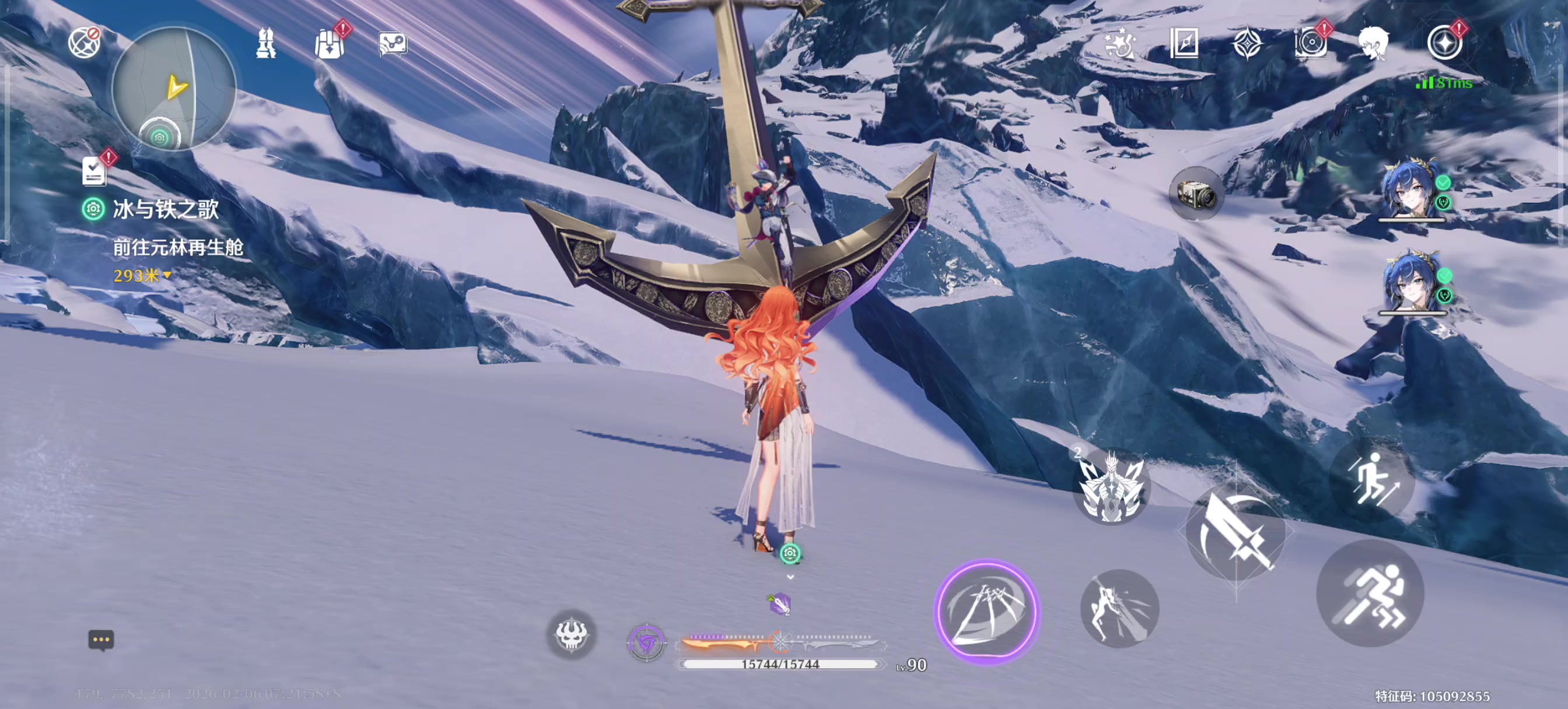The height and width of the screenshot is (709, 1568).
Task: Open the chess-piece icon menu
Action: coord(266,44)
